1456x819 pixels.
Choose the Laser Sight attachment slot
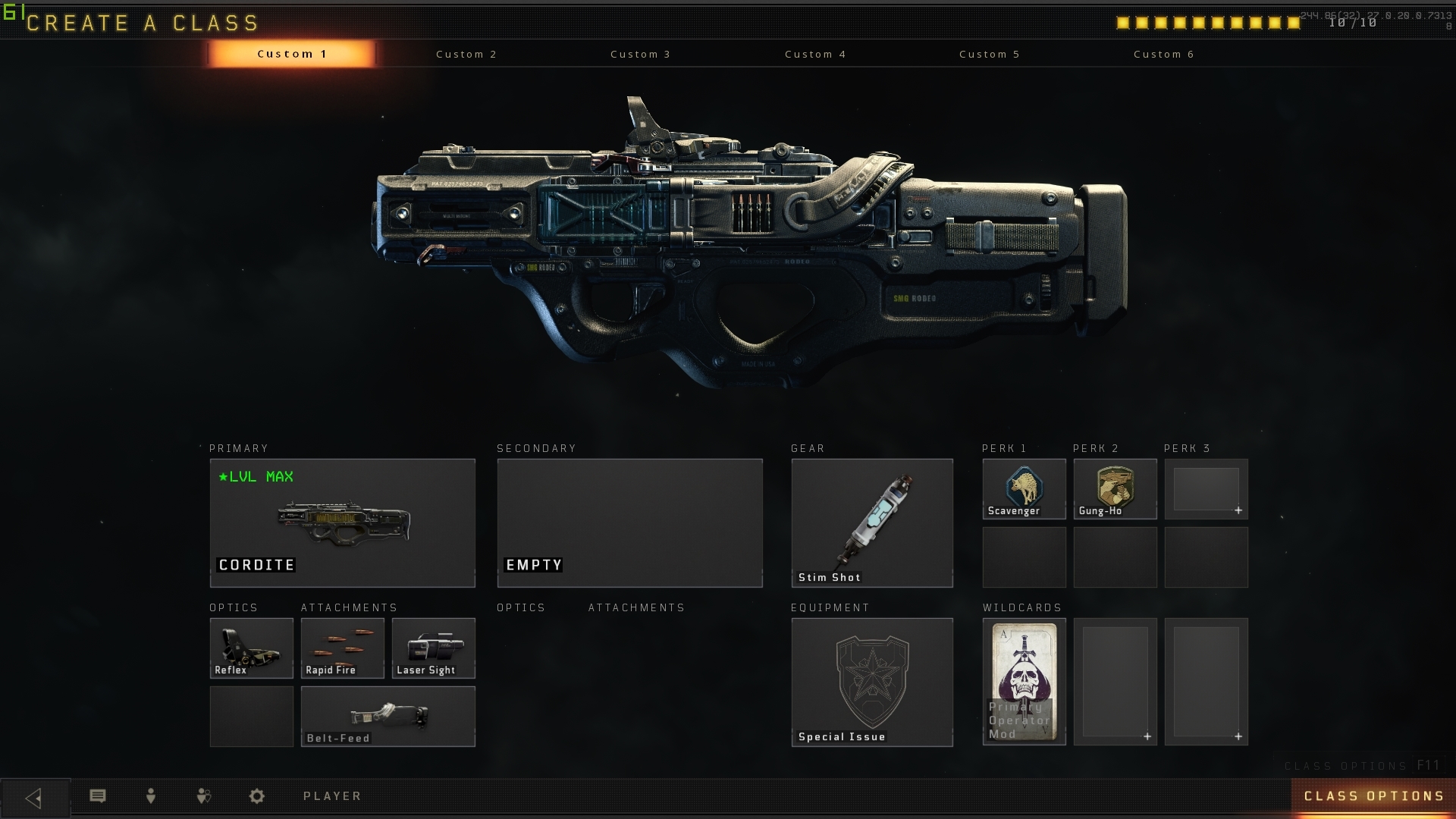coord(433,648)
